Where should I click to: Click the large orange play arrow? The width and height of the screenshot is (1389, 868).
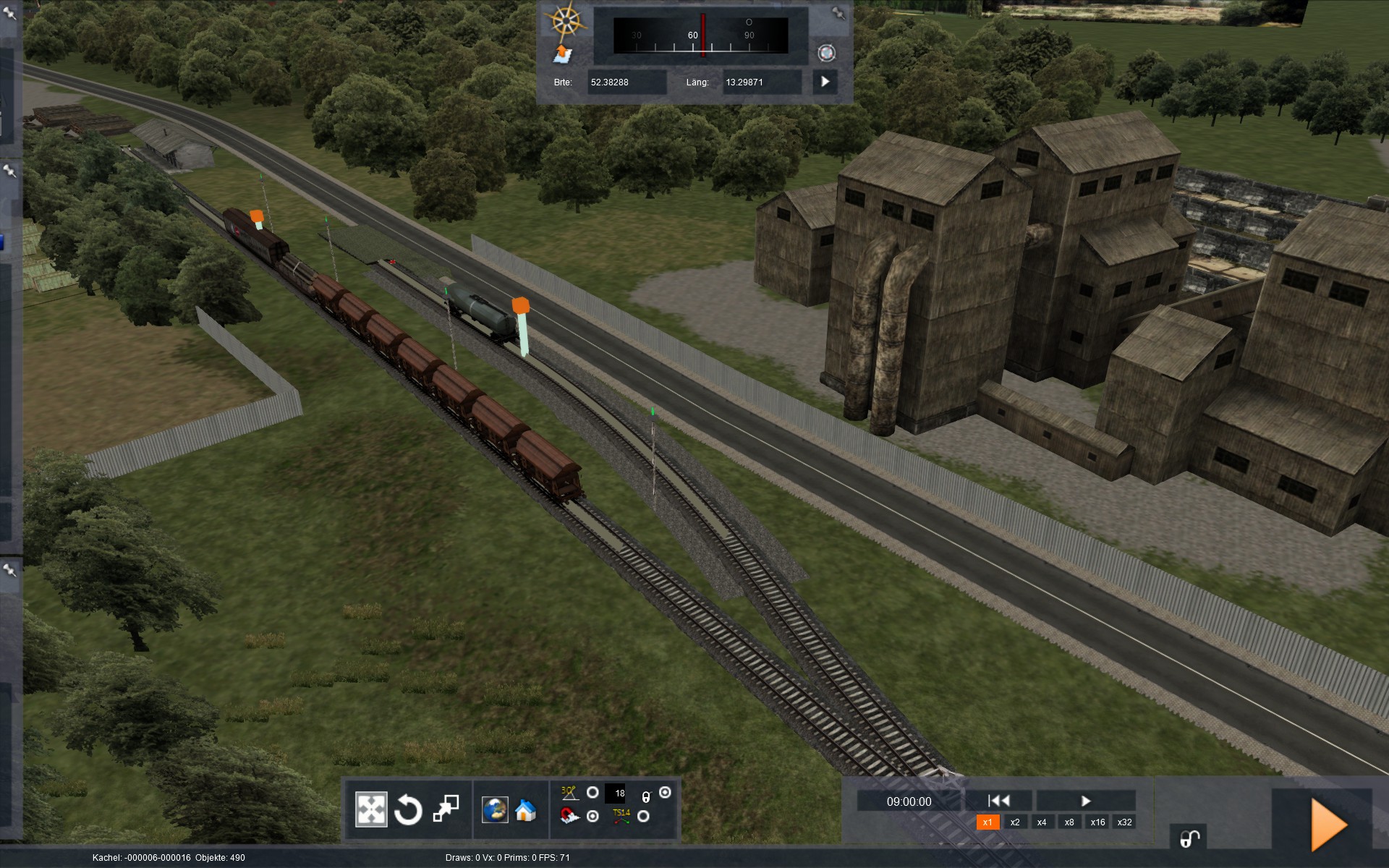[x=1328, y=825]
